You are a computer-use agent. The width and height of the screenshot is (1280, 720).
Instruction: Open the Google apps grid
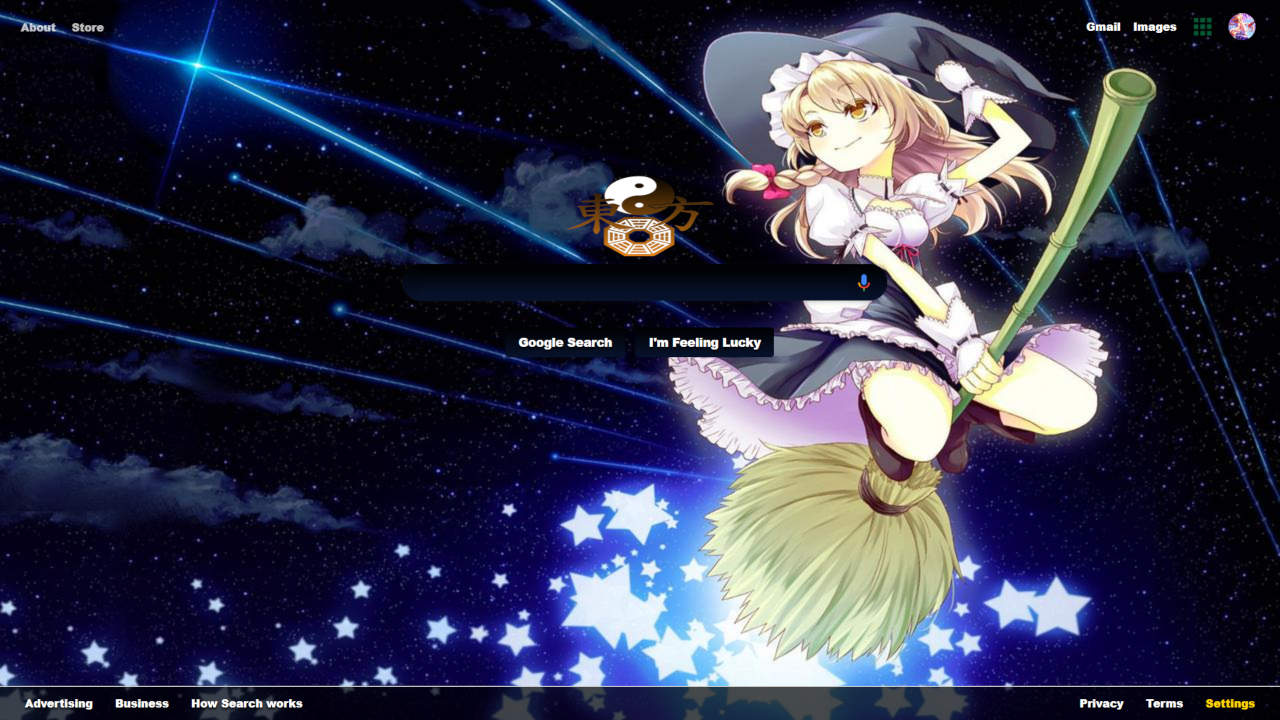point(1202,27)
